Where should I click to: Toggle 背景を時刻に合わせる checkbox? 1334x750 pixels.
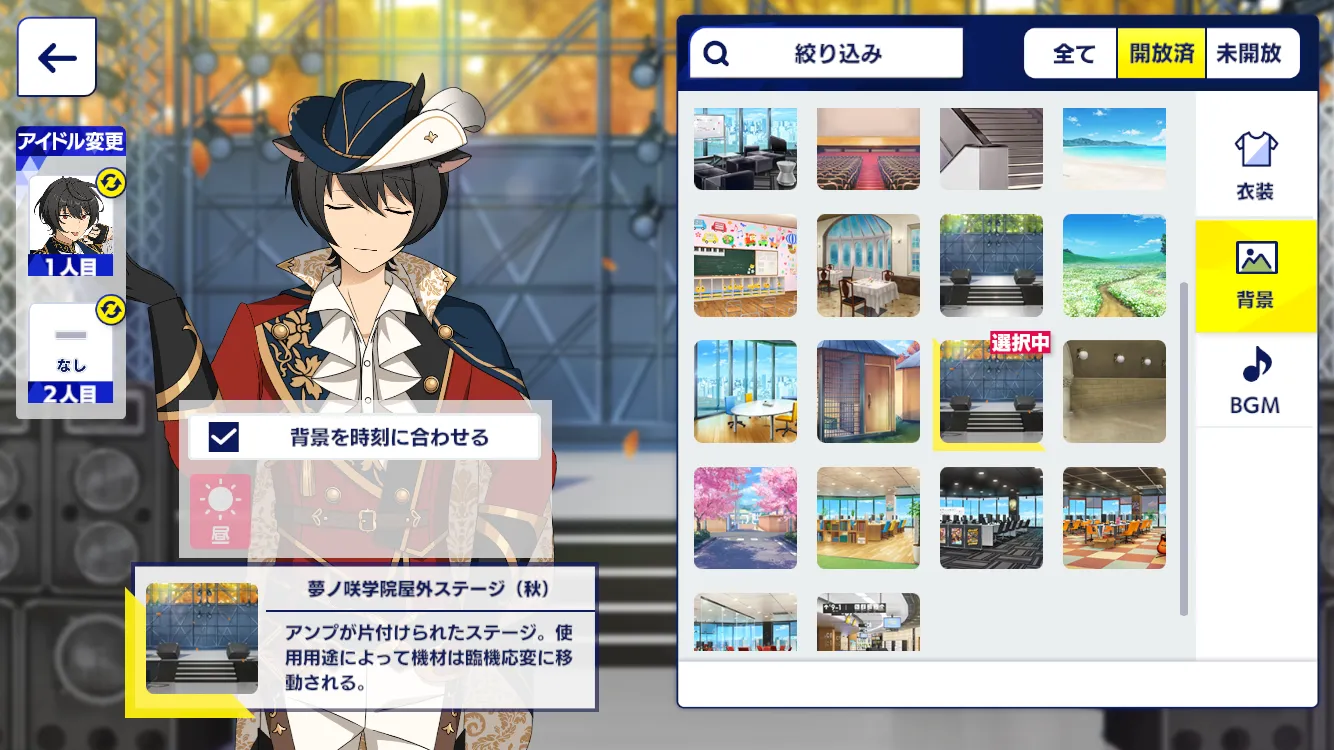(x=224, y=437)
